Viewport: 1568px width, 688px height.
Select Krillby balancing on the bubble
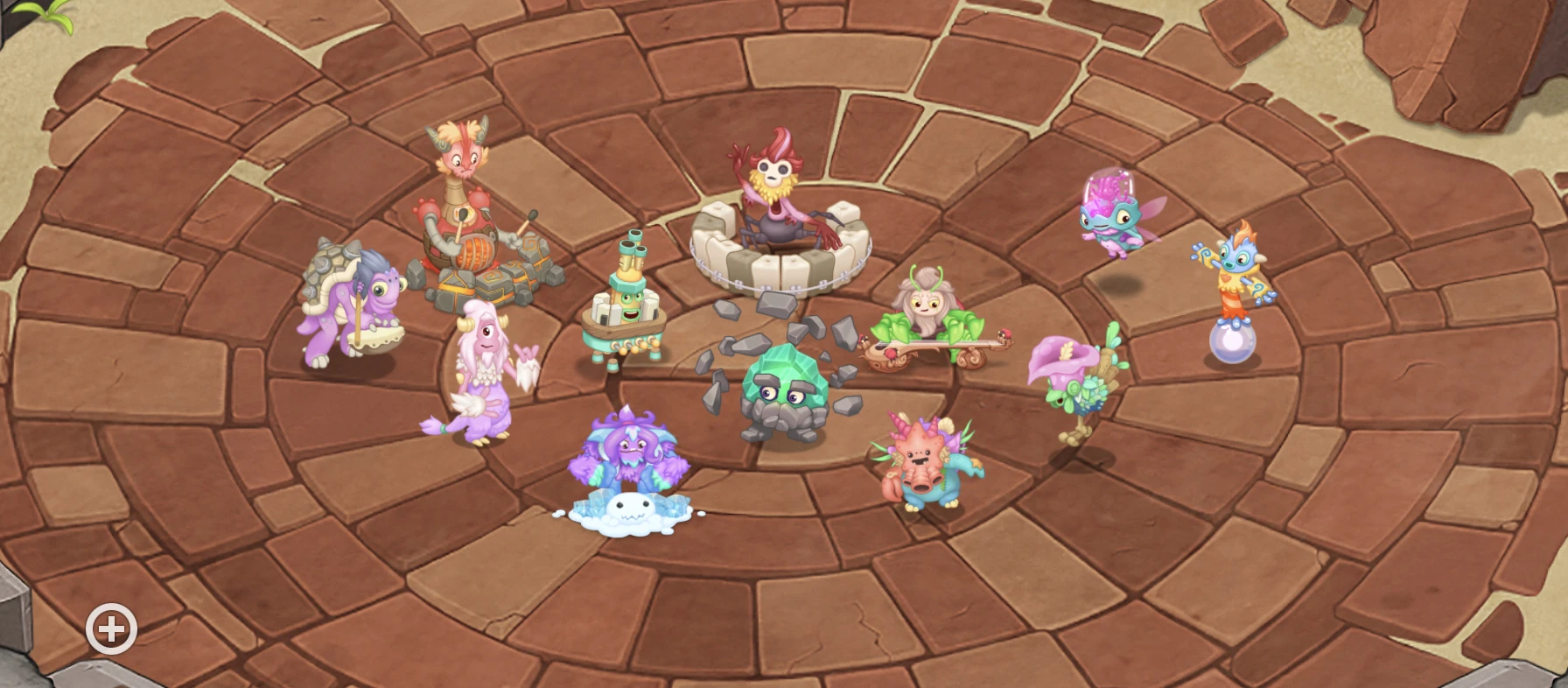pos(1235,280)
